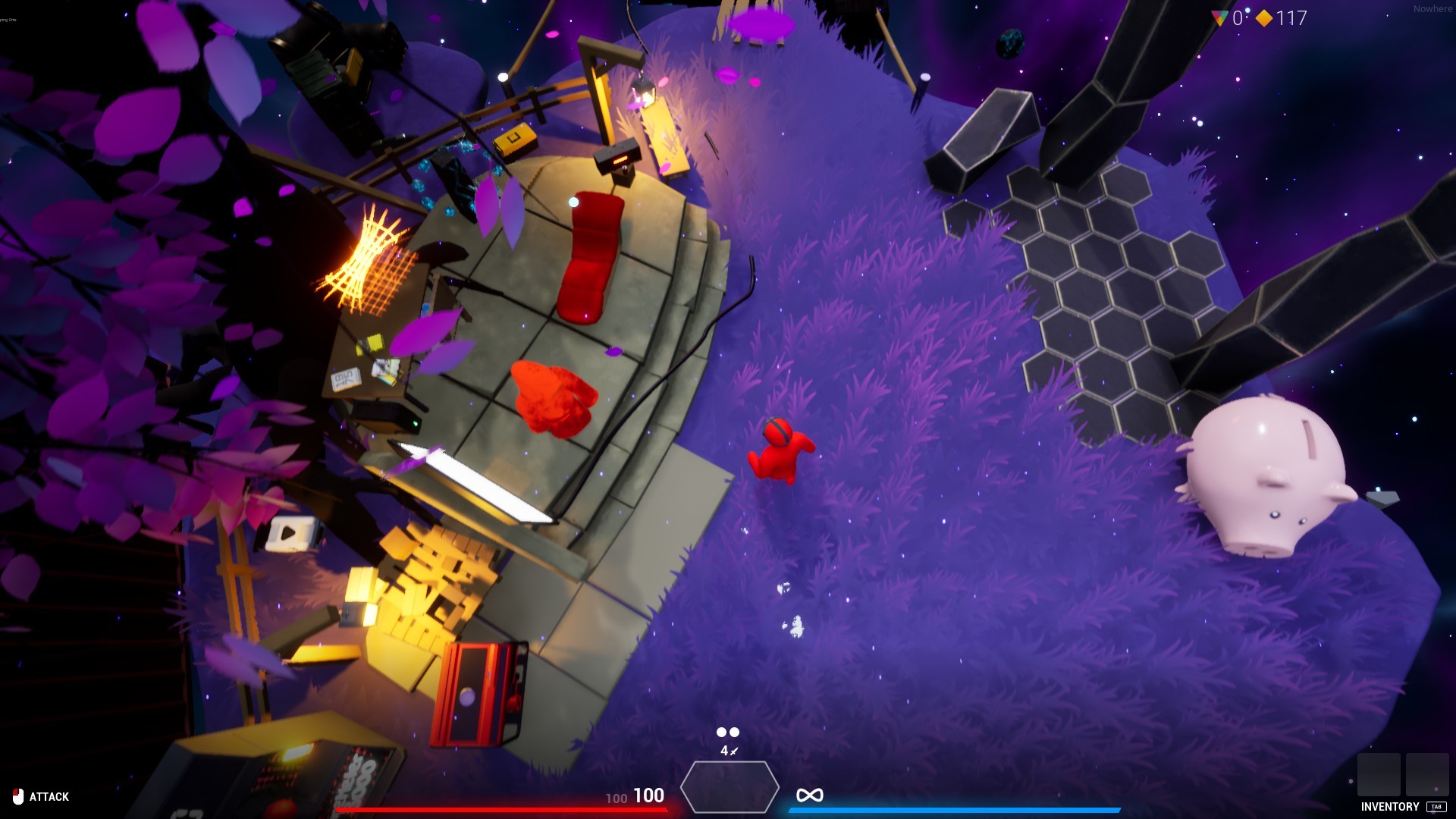This screenshot has height=819, width=1456.
Task: Open the INVENTORY label
Action: click(x=1390, y=807)
